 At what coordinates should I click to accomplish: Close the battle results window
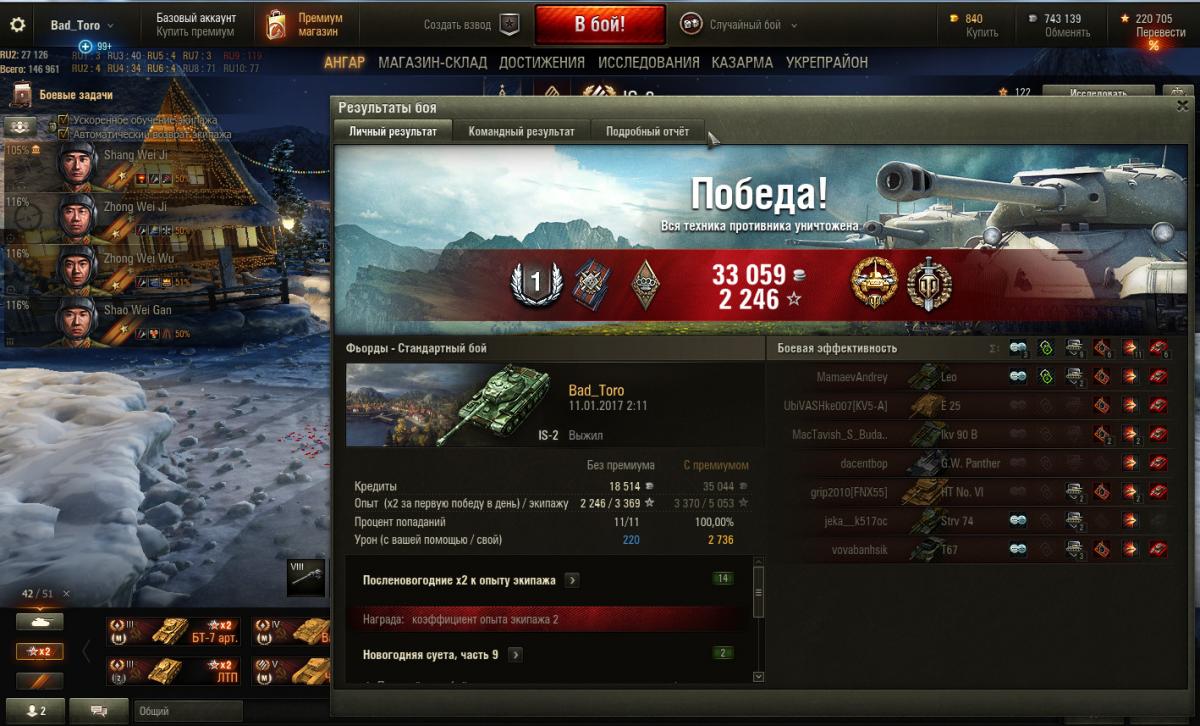tap(1182, 105)
